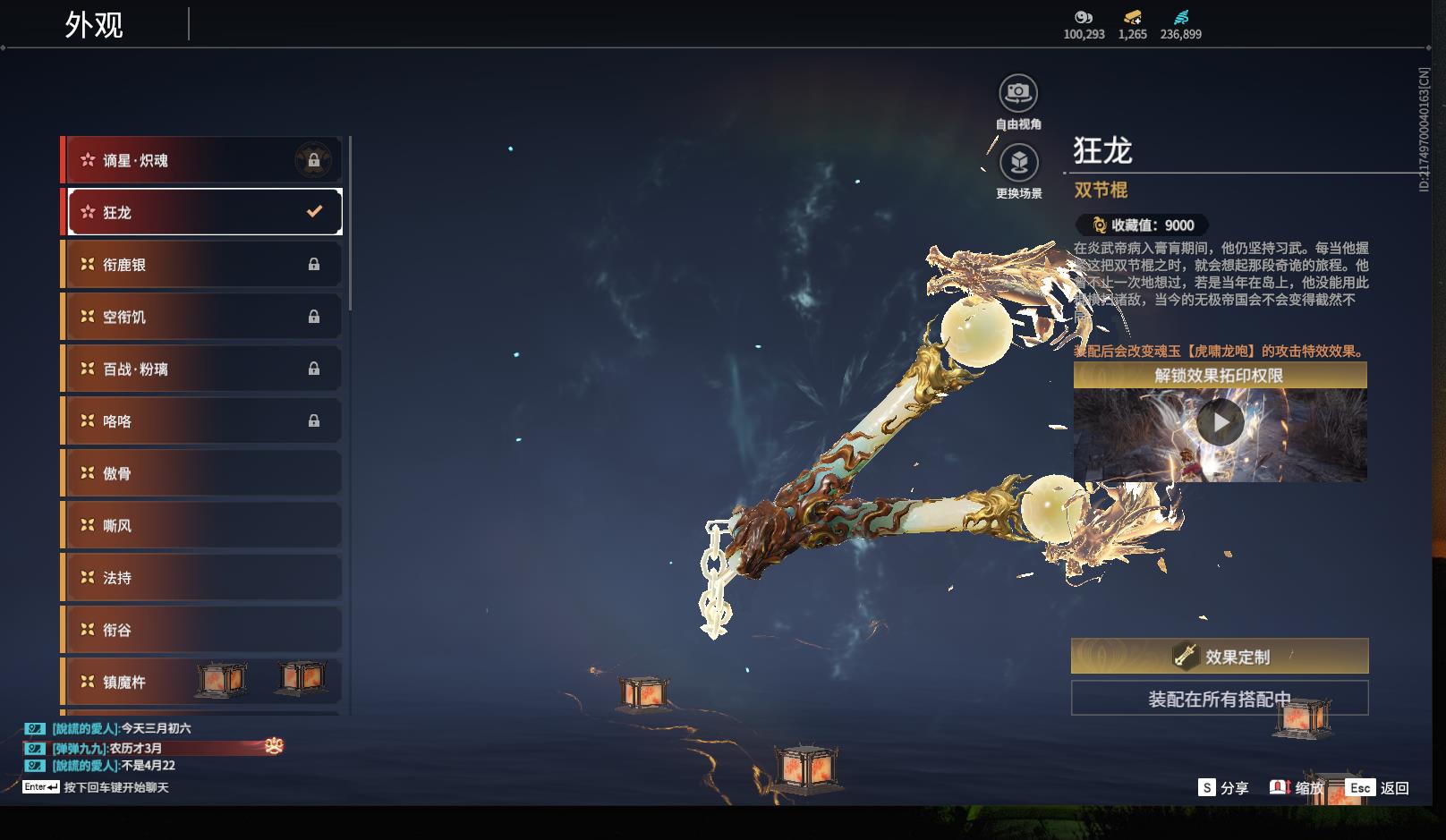
Task: Select the 摘星·炽魂 skin entry
Action: pos(202,160)
